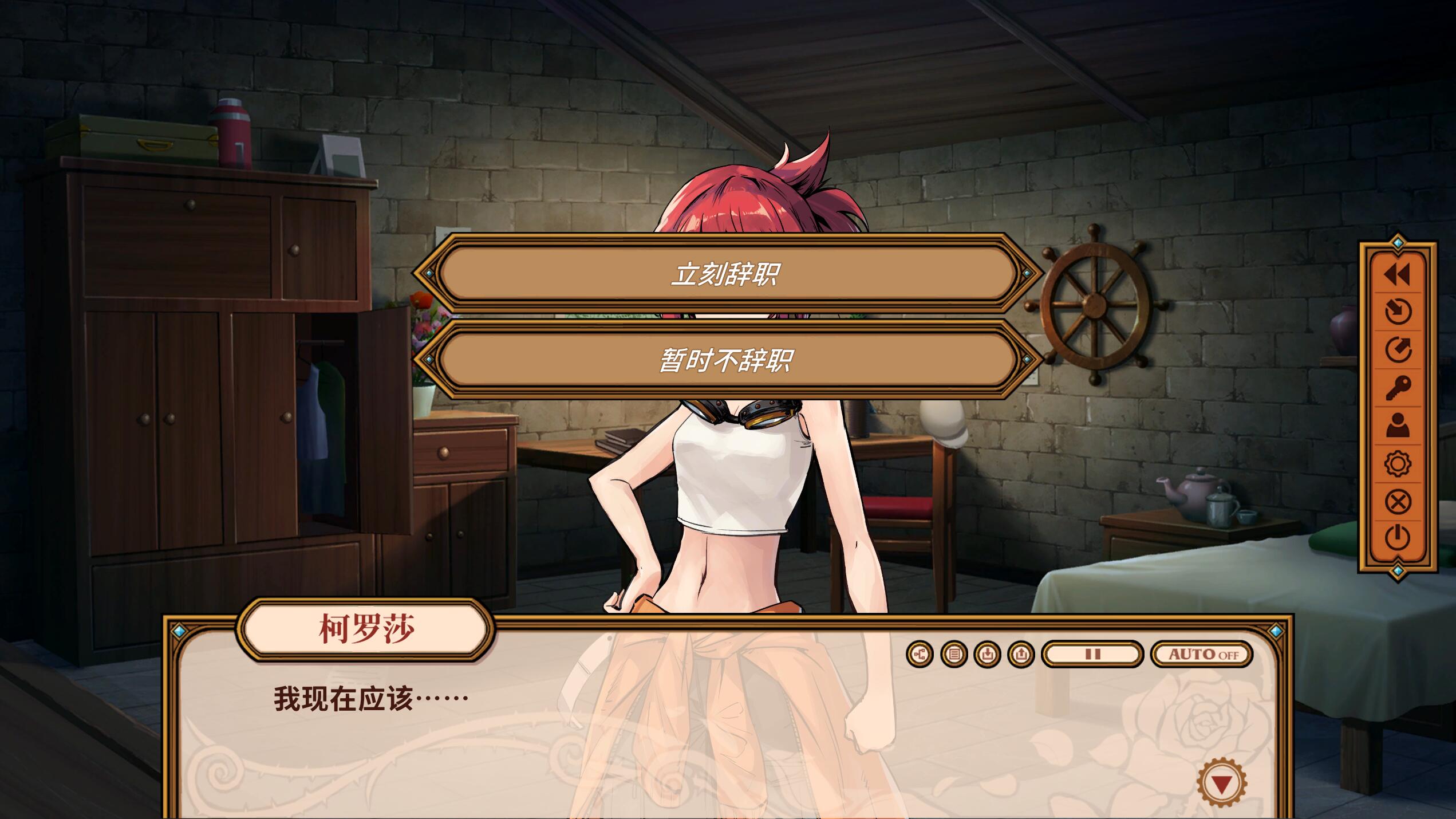Toggle the AUTO OFF button
This screenshot has height=819, width=1456.
click(1202, 654)
